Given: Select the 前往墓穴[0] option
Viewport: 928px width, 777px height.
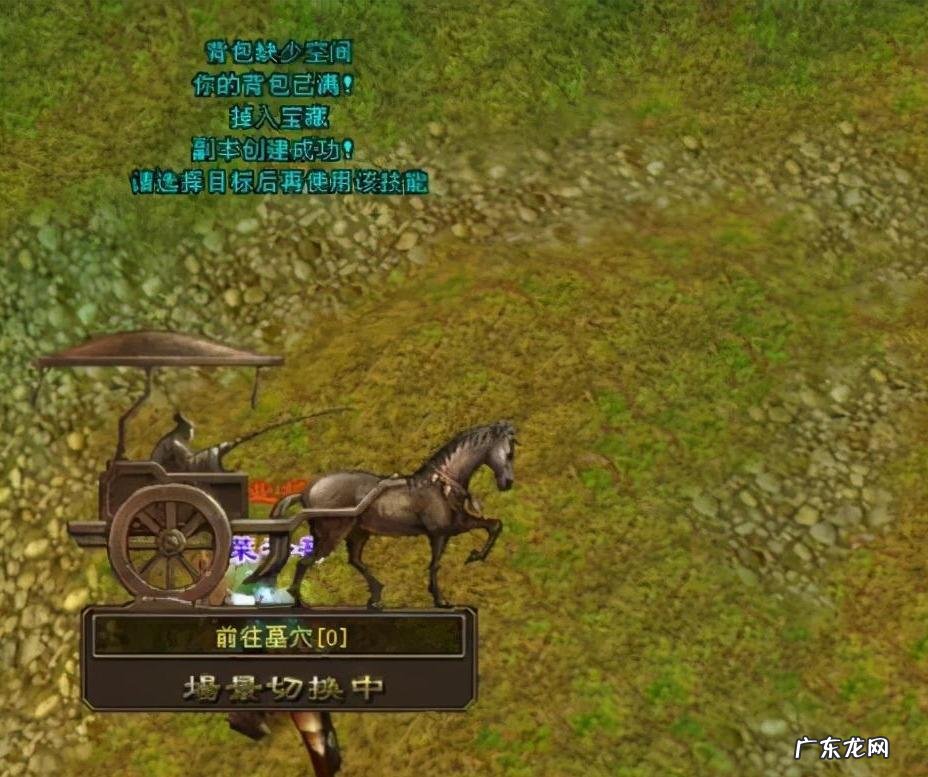Looking at the screenshot, I should (279, 636).
